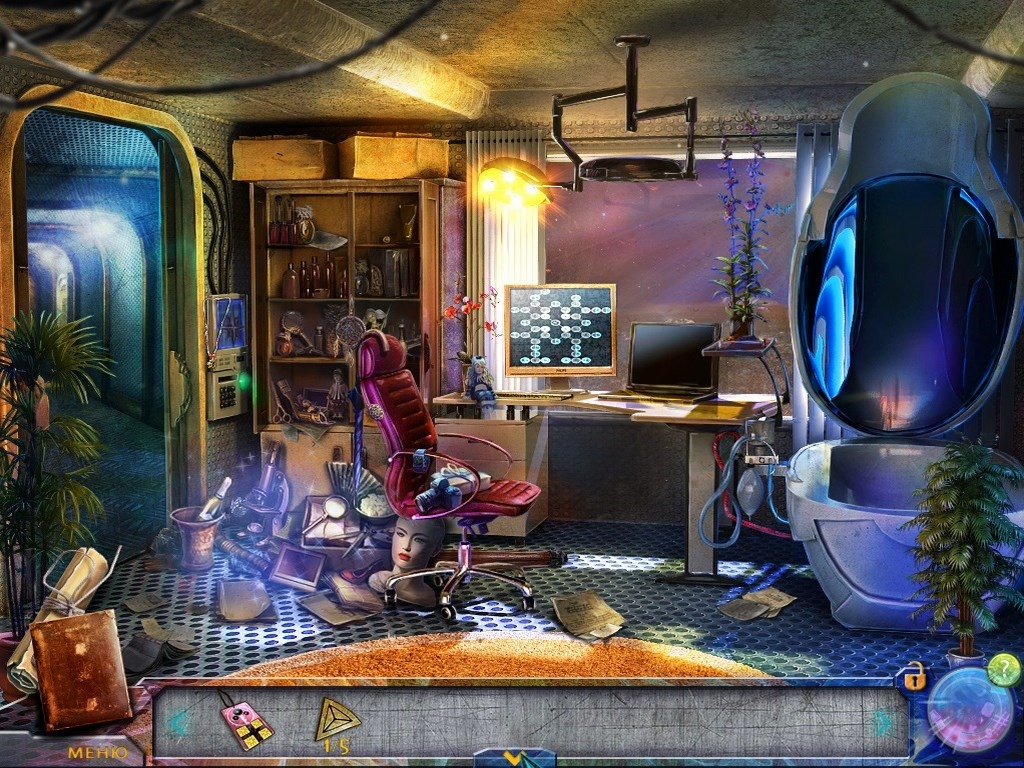Collapse the inventory panel with the yellow chevron
The height and width of the screenshot is (768, 1024).
pyautogui.click(x=514, y=759)
